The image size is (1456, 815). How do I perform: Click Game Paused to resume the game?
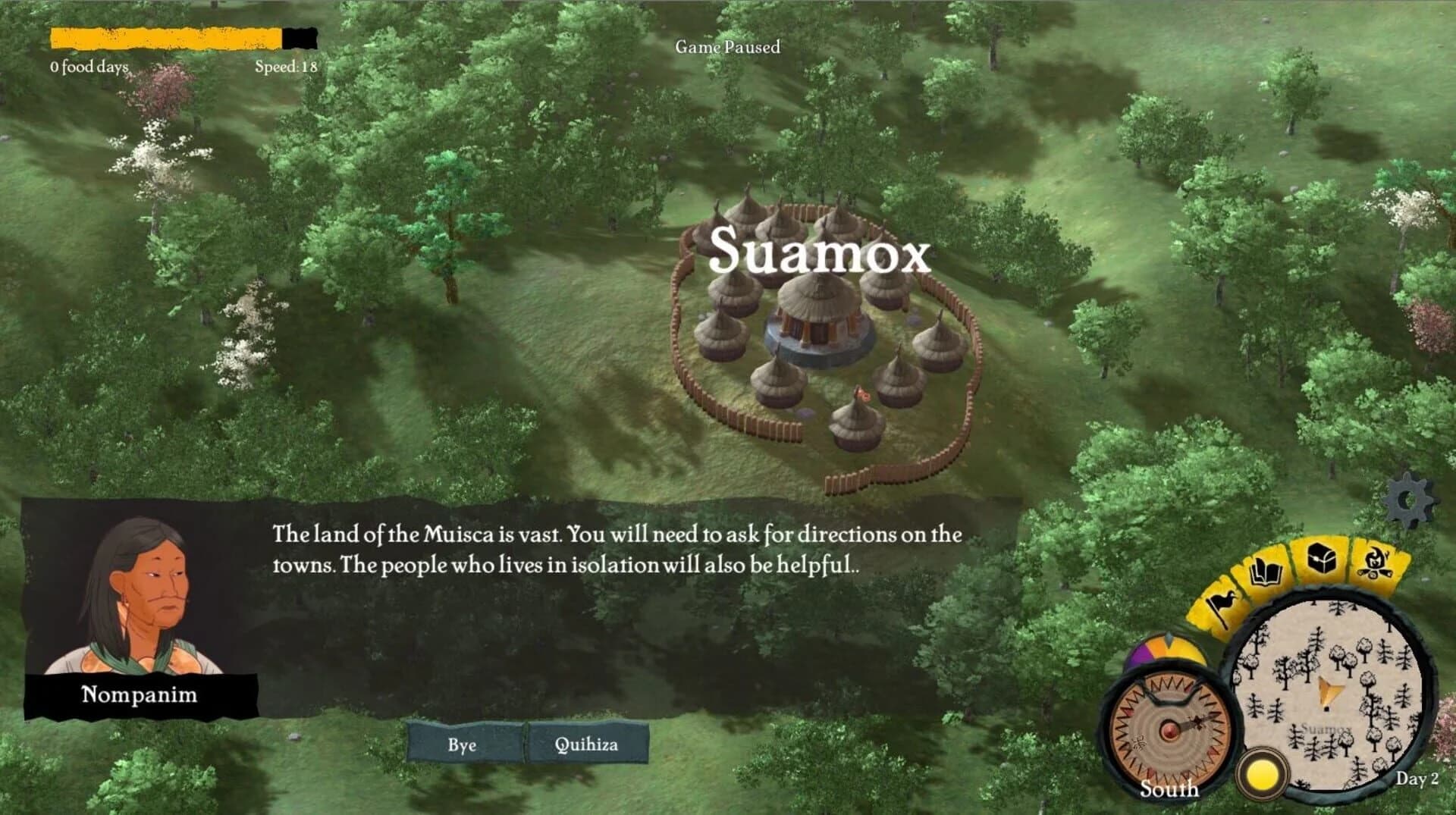tap(728, 47)
